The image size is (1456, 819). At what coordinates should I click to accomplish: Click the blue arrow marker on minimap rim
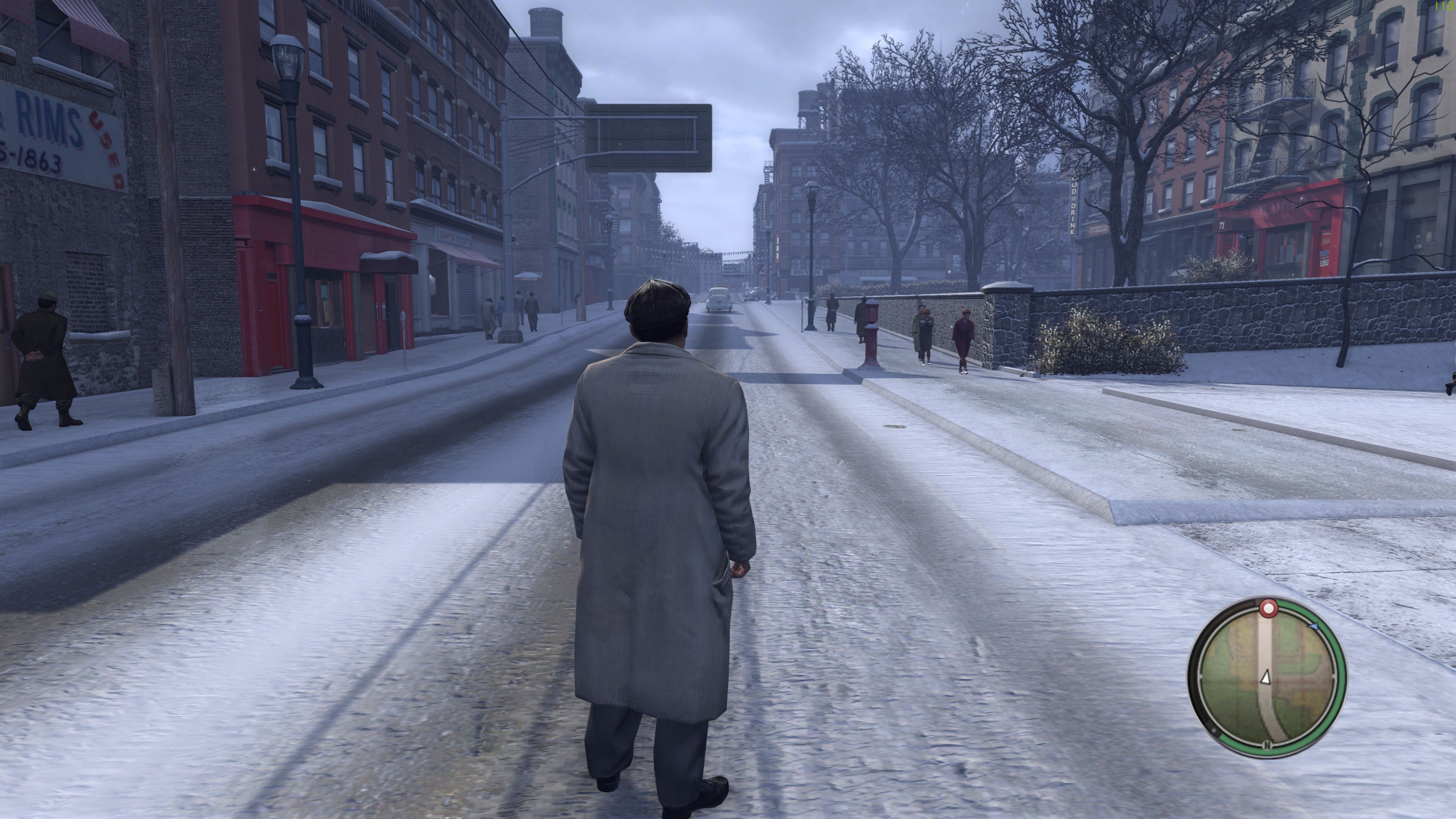point(1313,626)
